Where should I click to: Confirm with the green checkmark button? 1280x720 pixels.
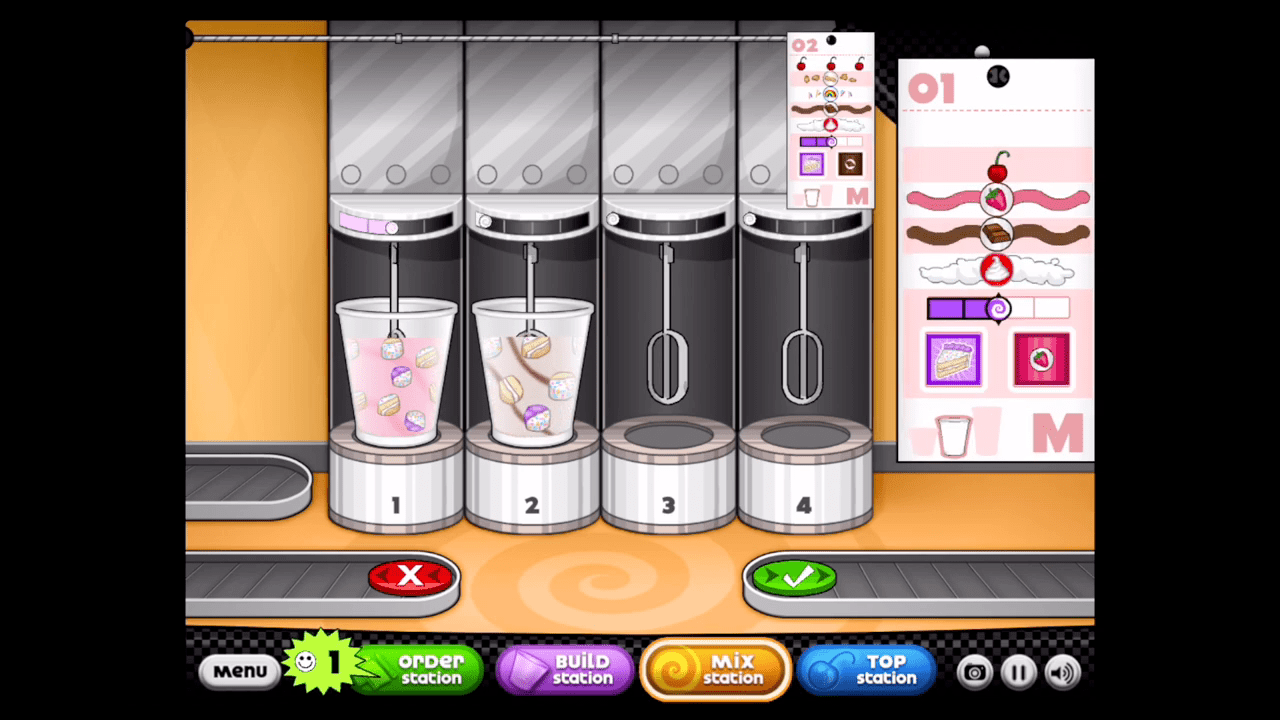click(795, 577)
